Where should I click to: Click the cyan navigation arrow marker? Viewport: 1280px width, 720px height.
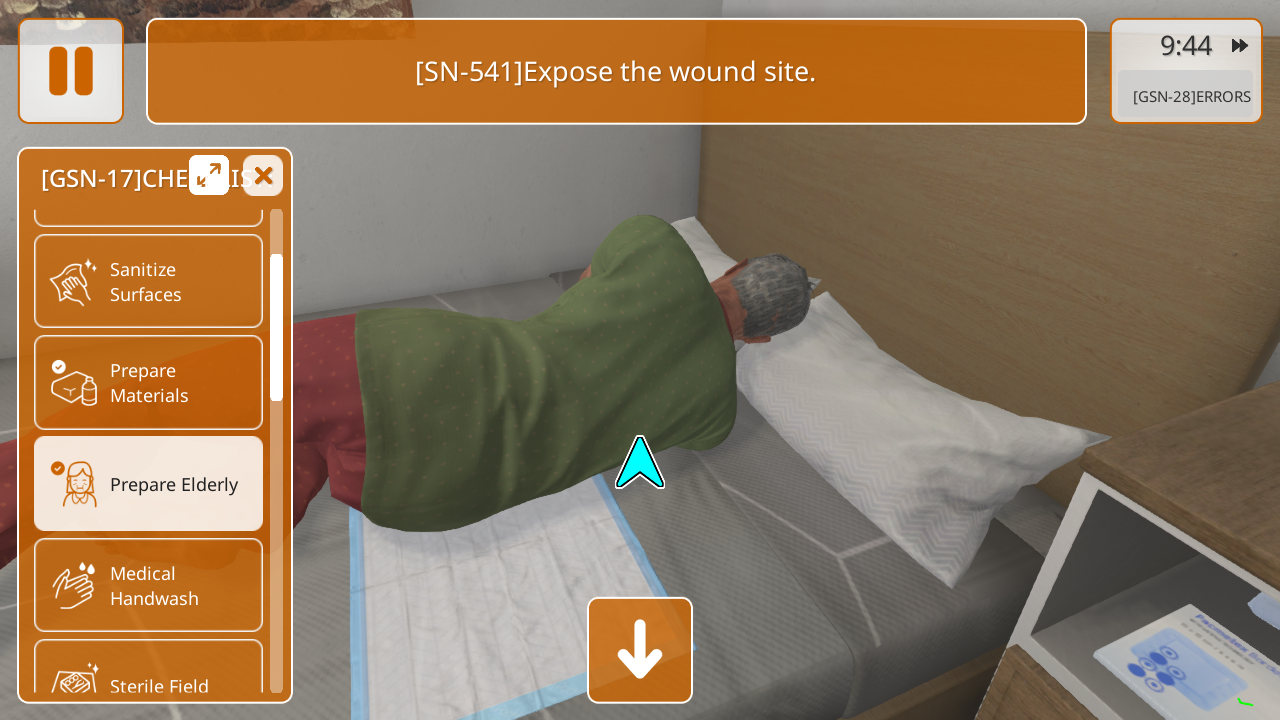click(640, 464)
